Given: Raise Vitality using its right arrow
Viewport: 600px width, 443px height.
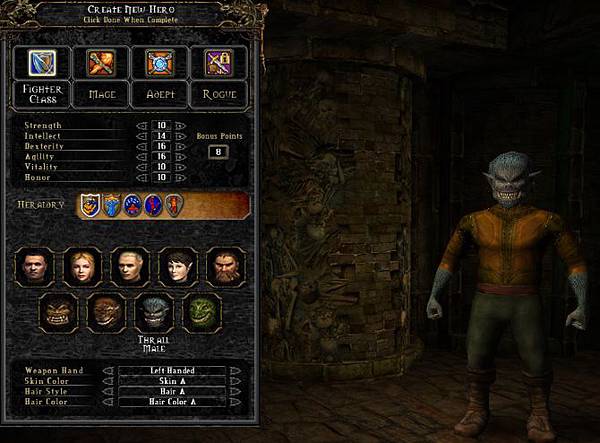Looking at the screenshot, I should point(180,167).
